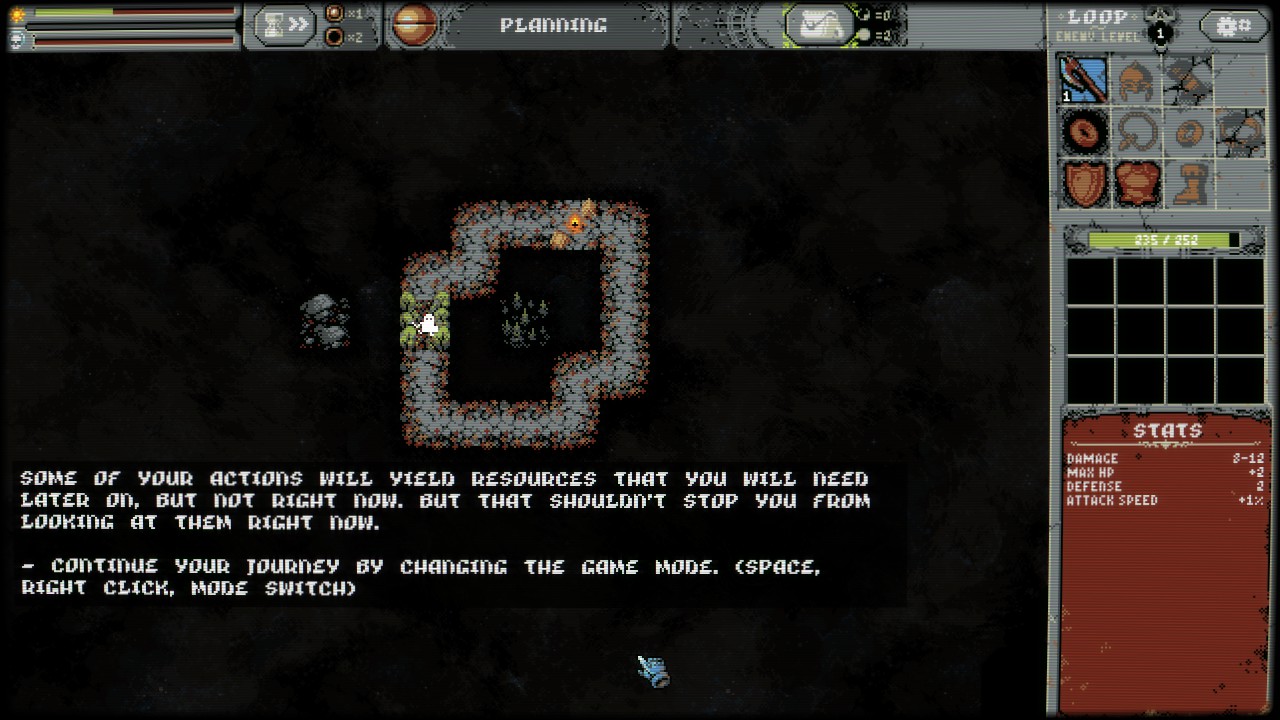Select the equipped ring slot
1280x720 pixels.
[x=1084, y=132]
